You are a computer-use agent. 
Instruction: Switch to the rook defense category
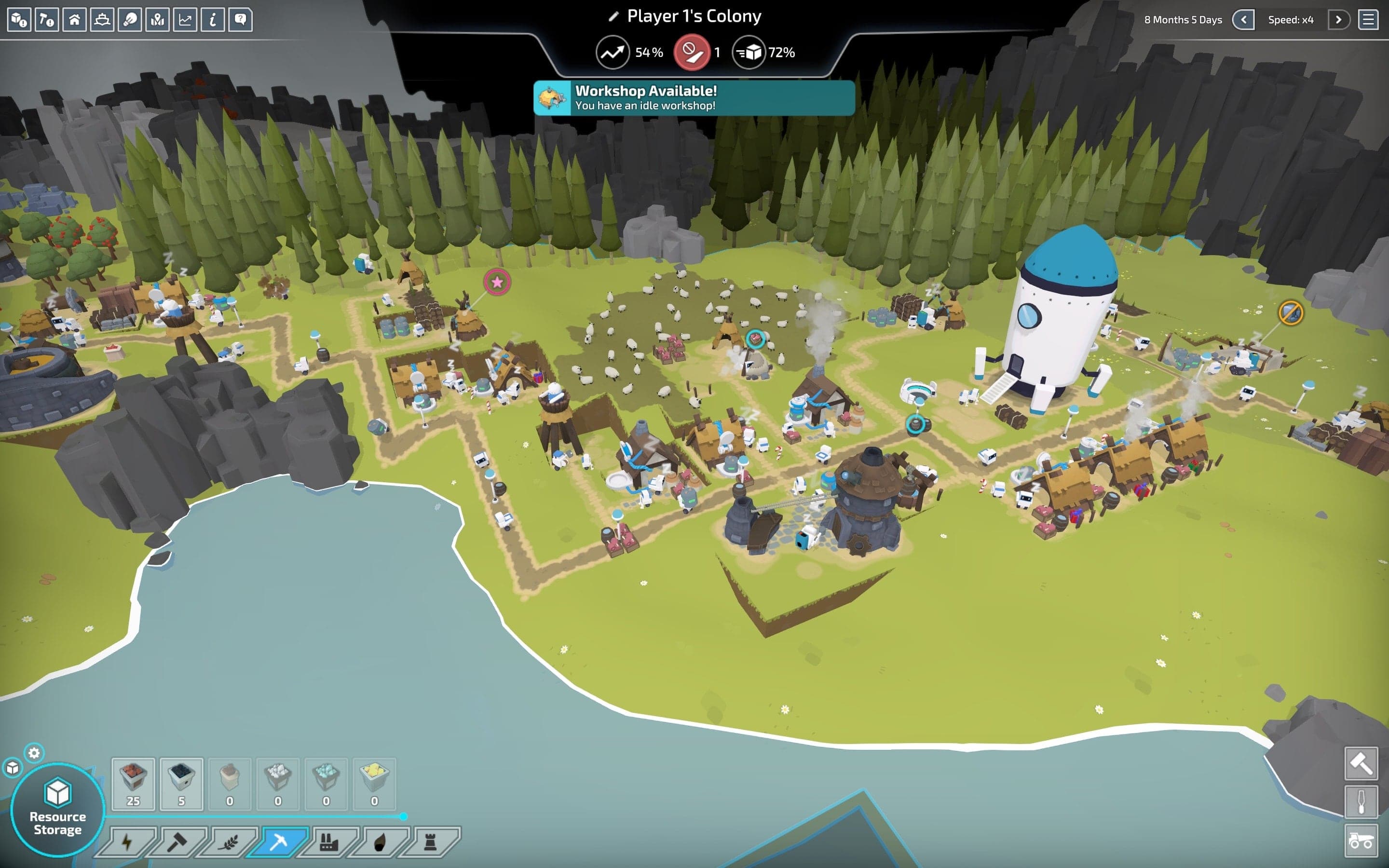pyautogui.click(x=430, y=842)
